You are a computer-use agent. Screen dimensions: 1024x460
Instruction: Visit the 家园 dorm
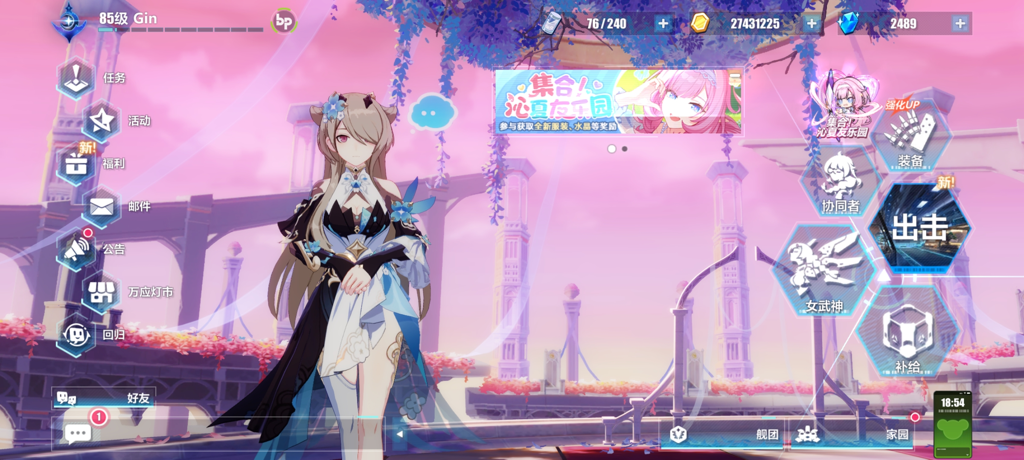click(x=853, y=434)
